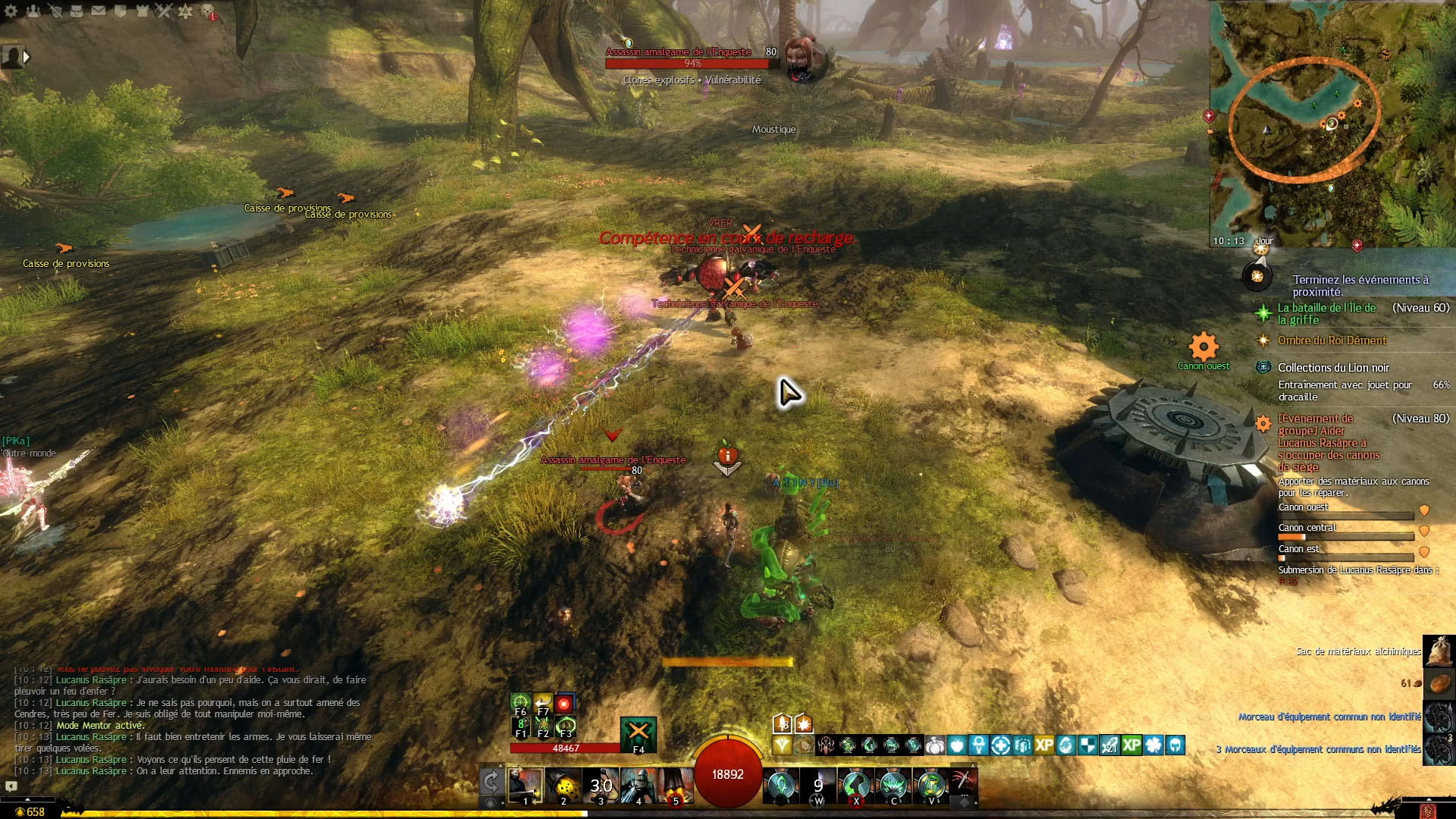Trigger the F4 skill with orange cross
This screenshot has width=1456, height=819.
(638, 733)
